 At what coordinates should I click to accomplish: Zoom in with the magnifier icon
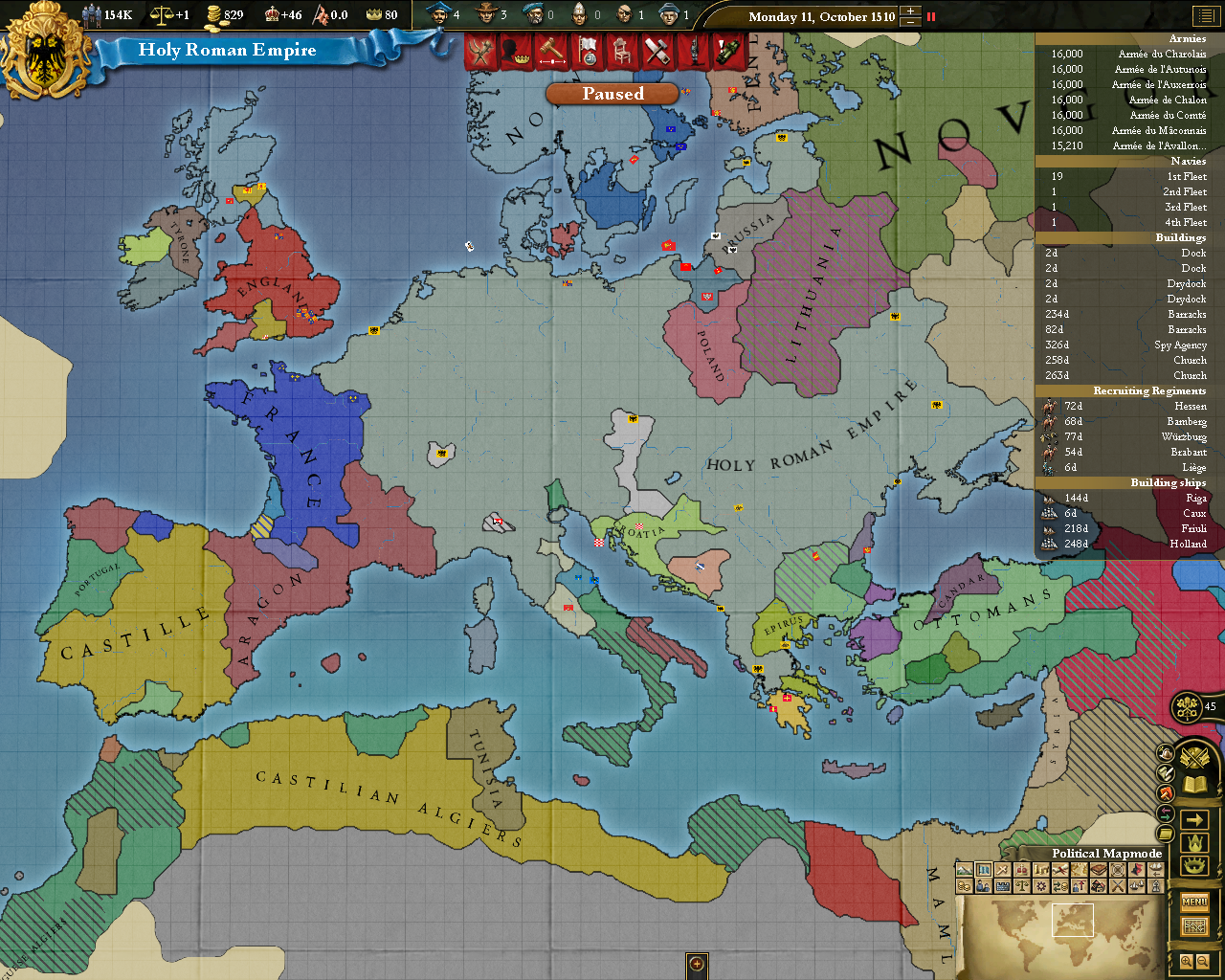click(1186, 959)
